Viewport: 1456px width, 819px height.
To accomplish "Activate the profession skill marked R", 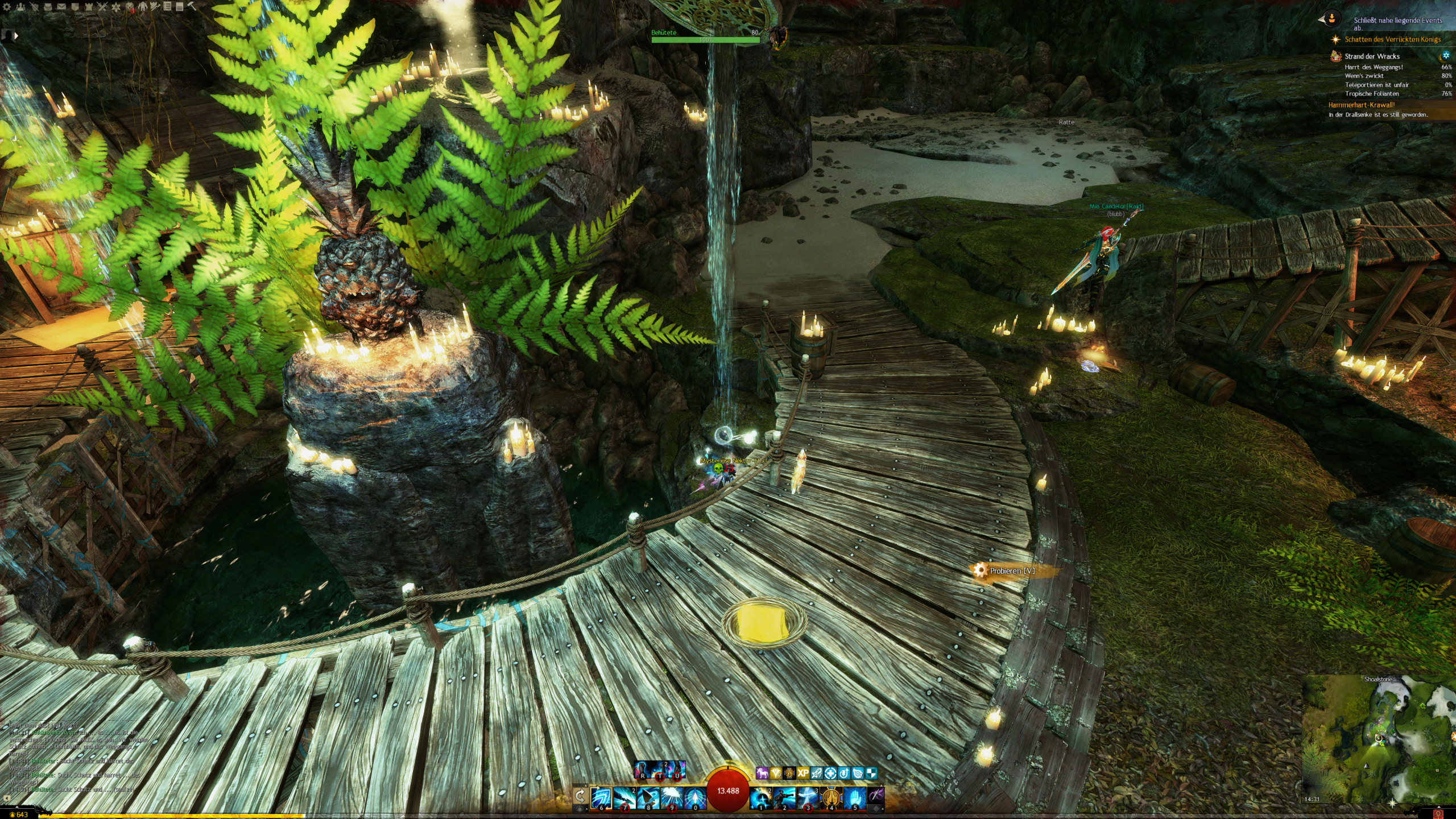I will (x=643, y=770).
